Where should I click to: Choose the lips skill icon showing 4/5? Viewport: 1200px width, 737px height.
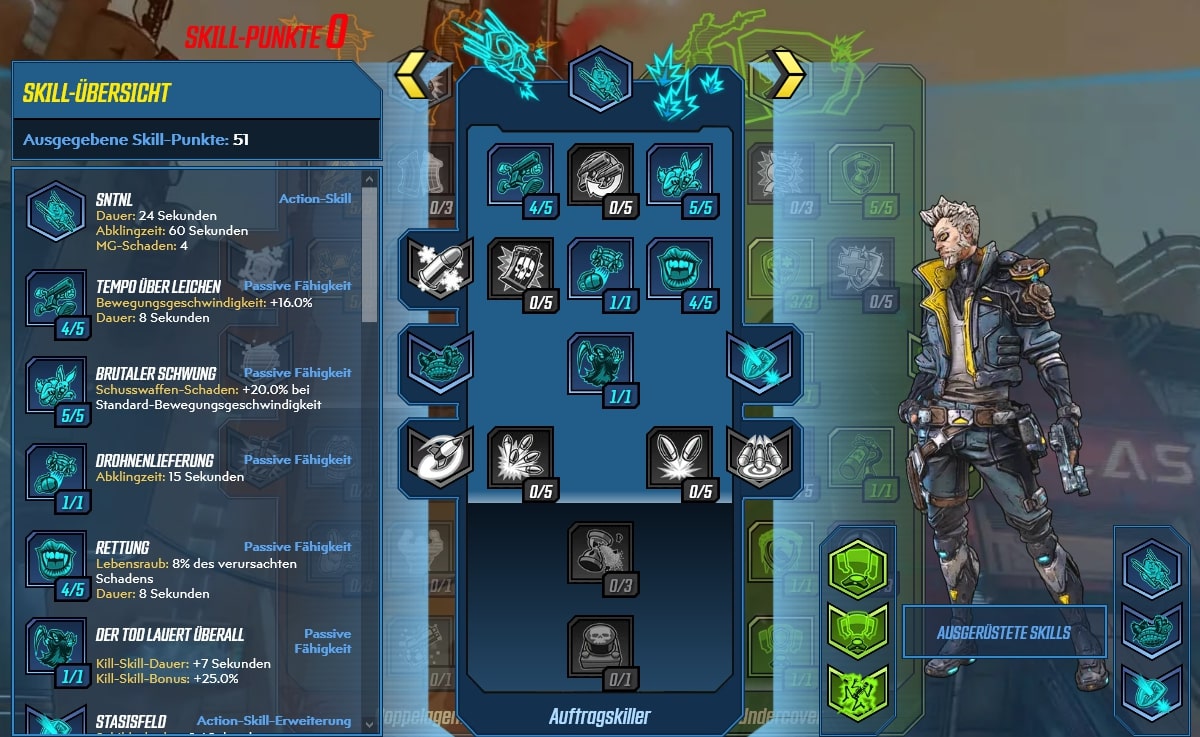pos(680,269)
